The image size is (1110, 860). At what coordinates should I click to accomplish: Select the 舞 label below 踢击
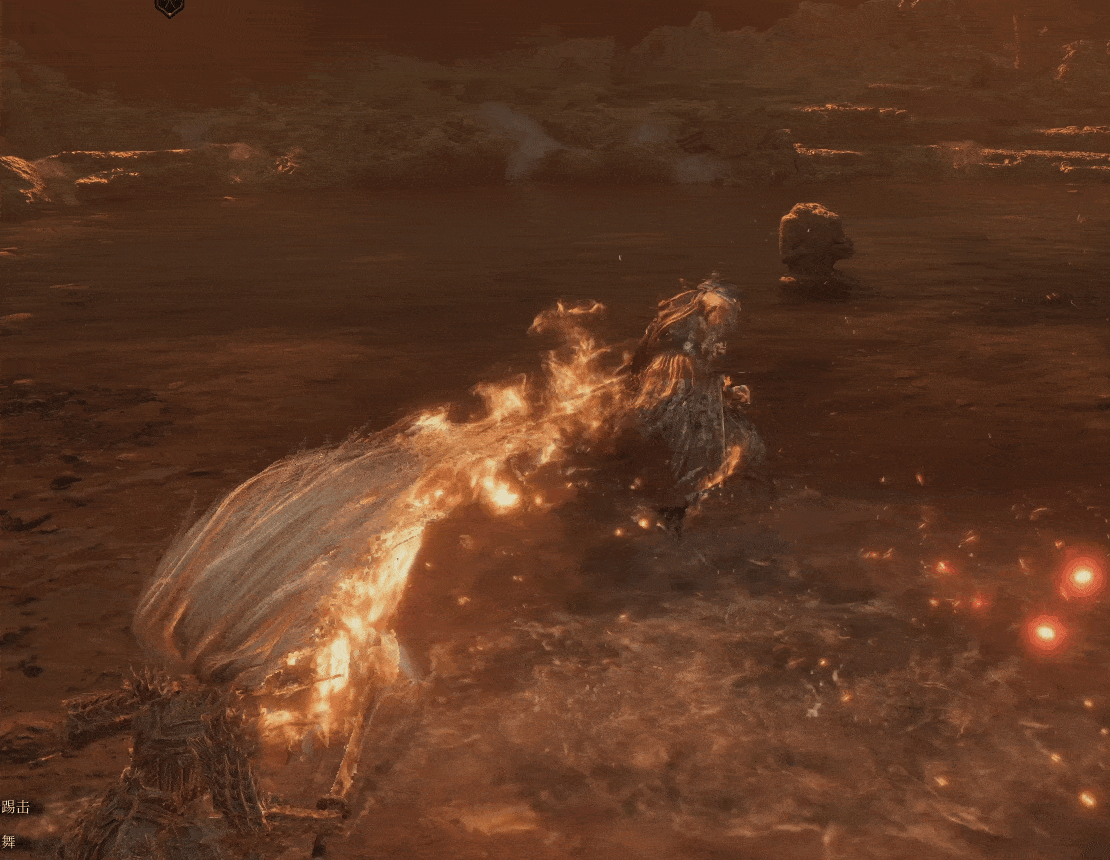[x=9, y=841]
